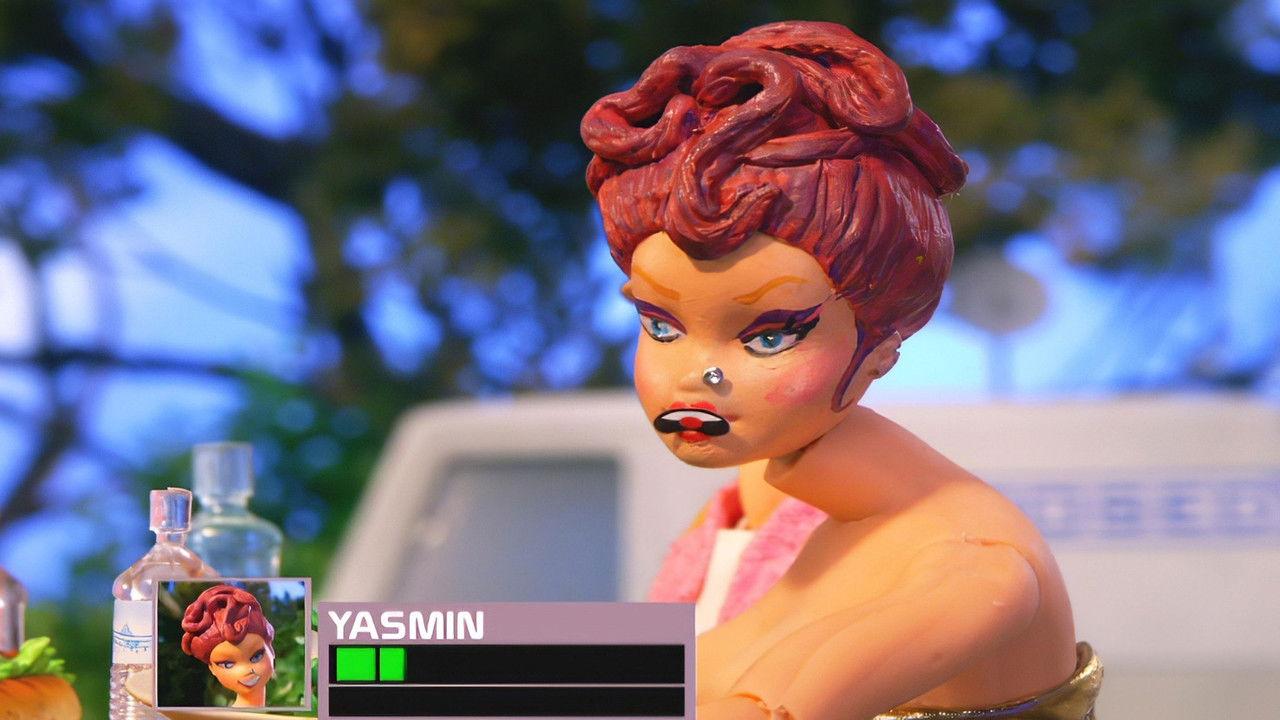Click Yasmin's character portrait thumbnail
Viewport: 1280px width, 720px height.
pyautogui.click(x=233, y=644)
